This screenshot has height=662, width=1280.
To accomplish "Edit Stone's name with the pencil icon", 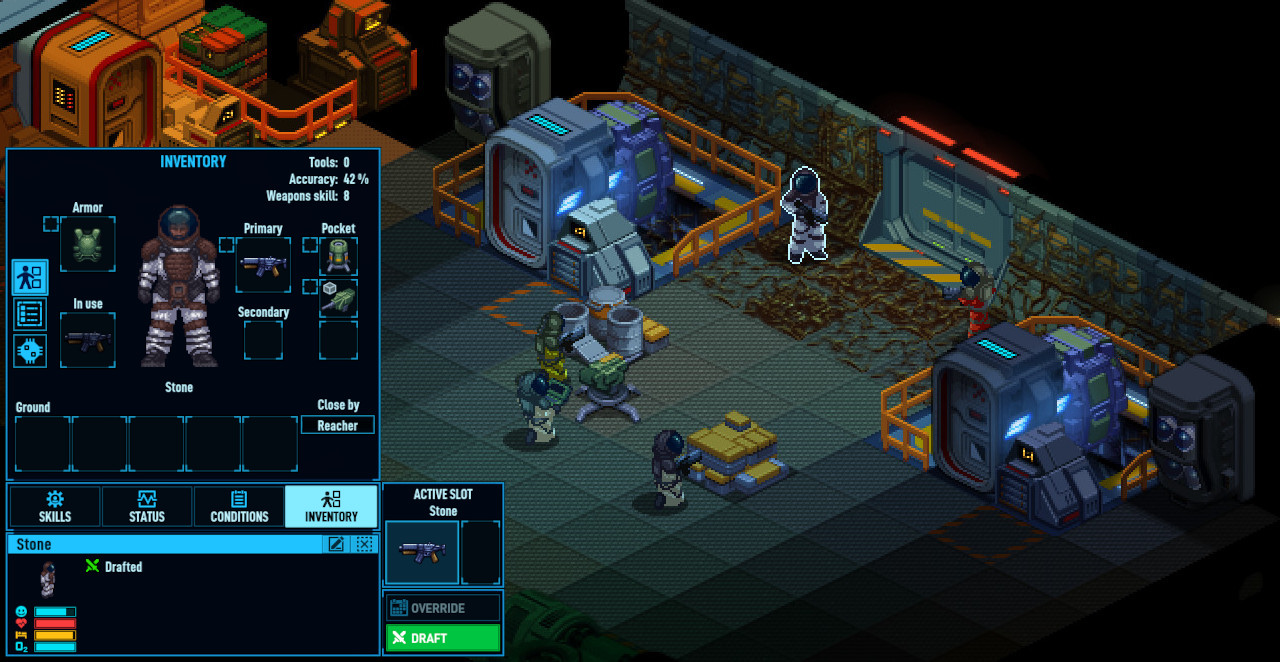I will tap(337, 544).
